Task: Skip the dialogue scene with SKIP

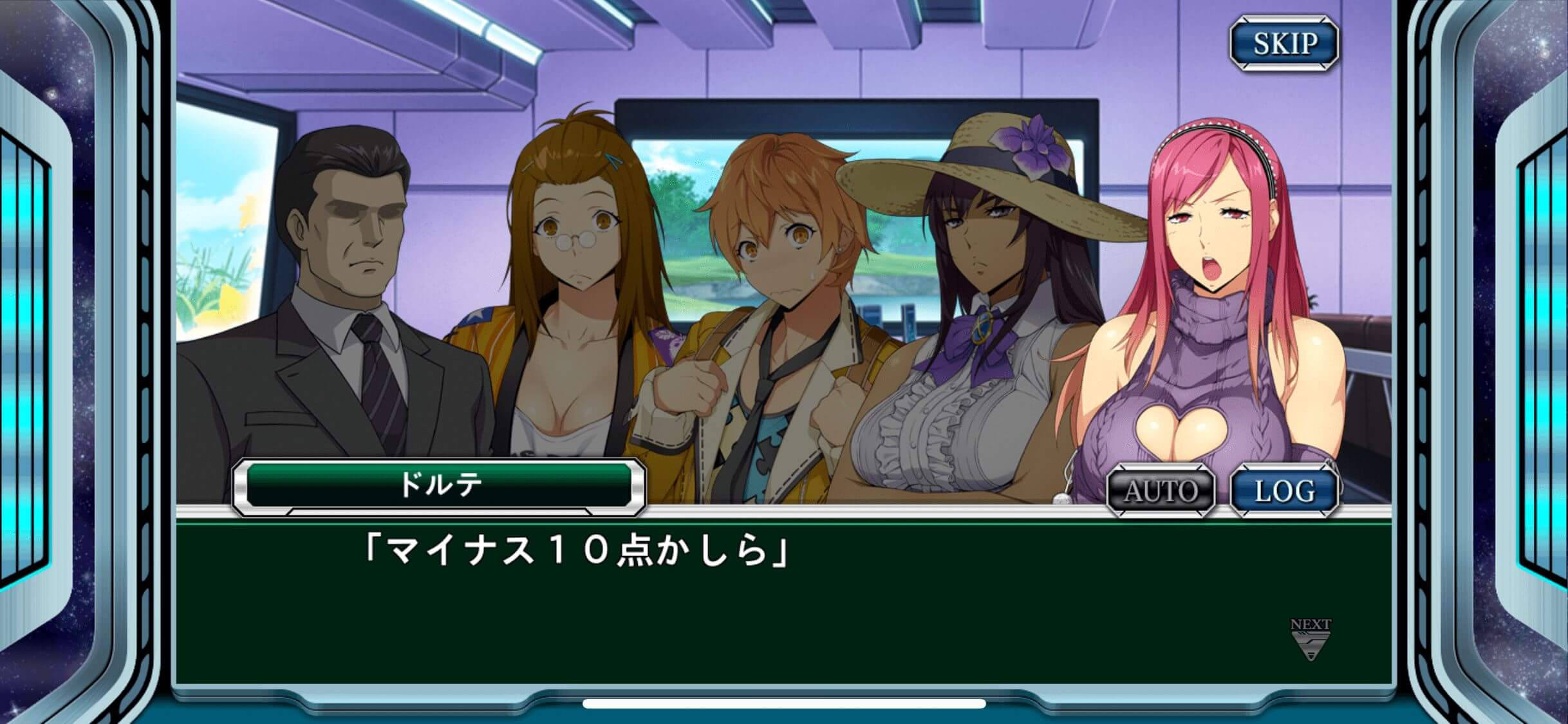Action: pos(1284,44)
